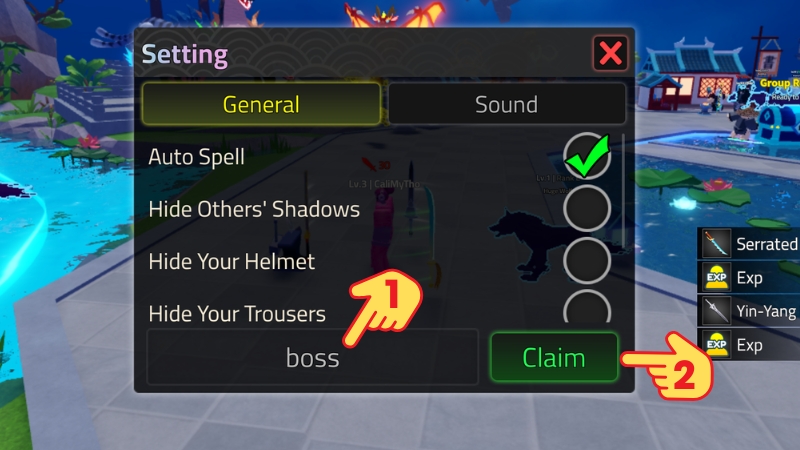Image resolution: width=800 pixels, height=450 pixels.
Task: Select the General settings tab
Action: 261,104
